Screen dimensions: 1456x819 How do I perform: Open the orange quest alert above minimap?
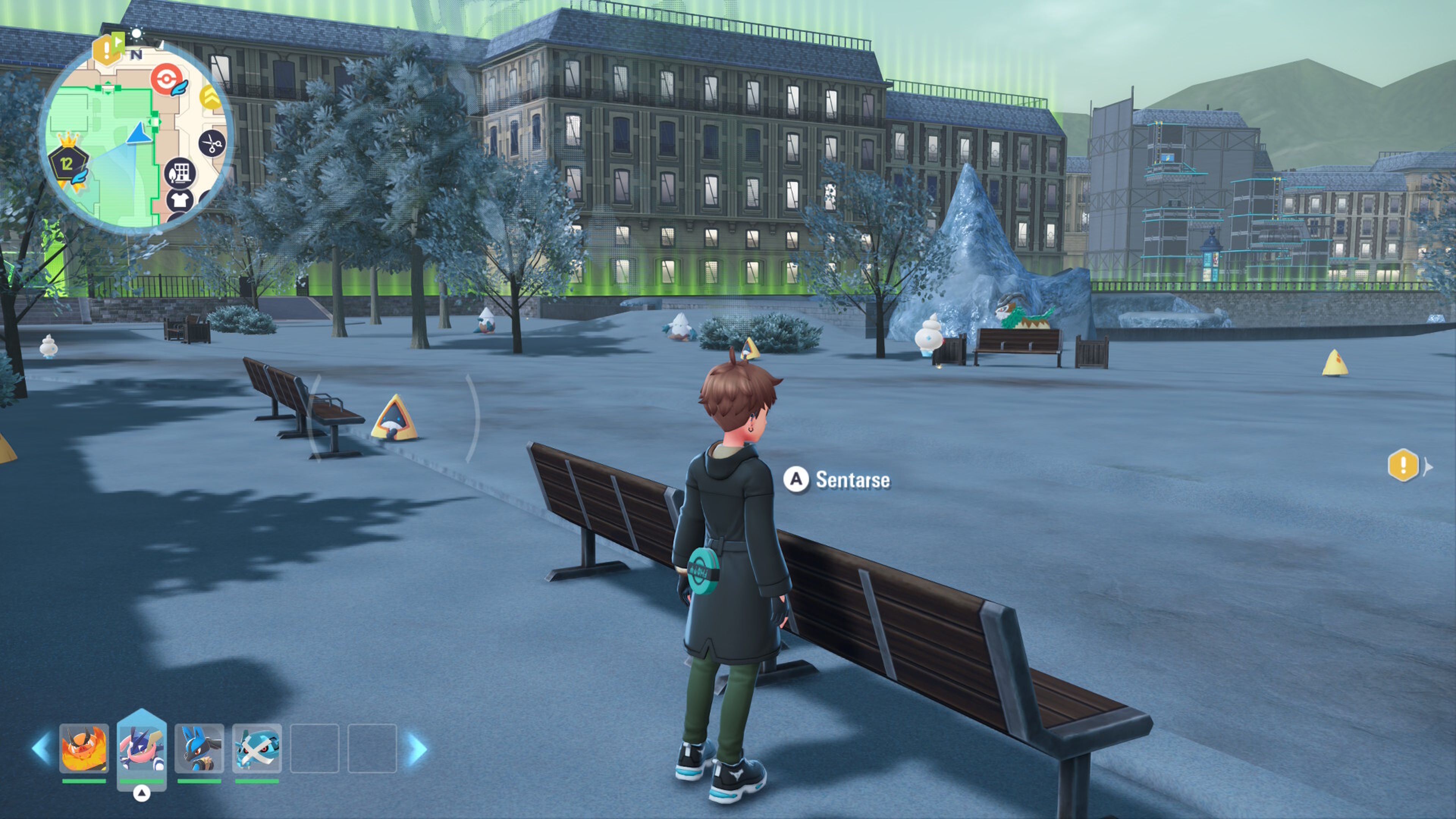[x=106, y=50]
